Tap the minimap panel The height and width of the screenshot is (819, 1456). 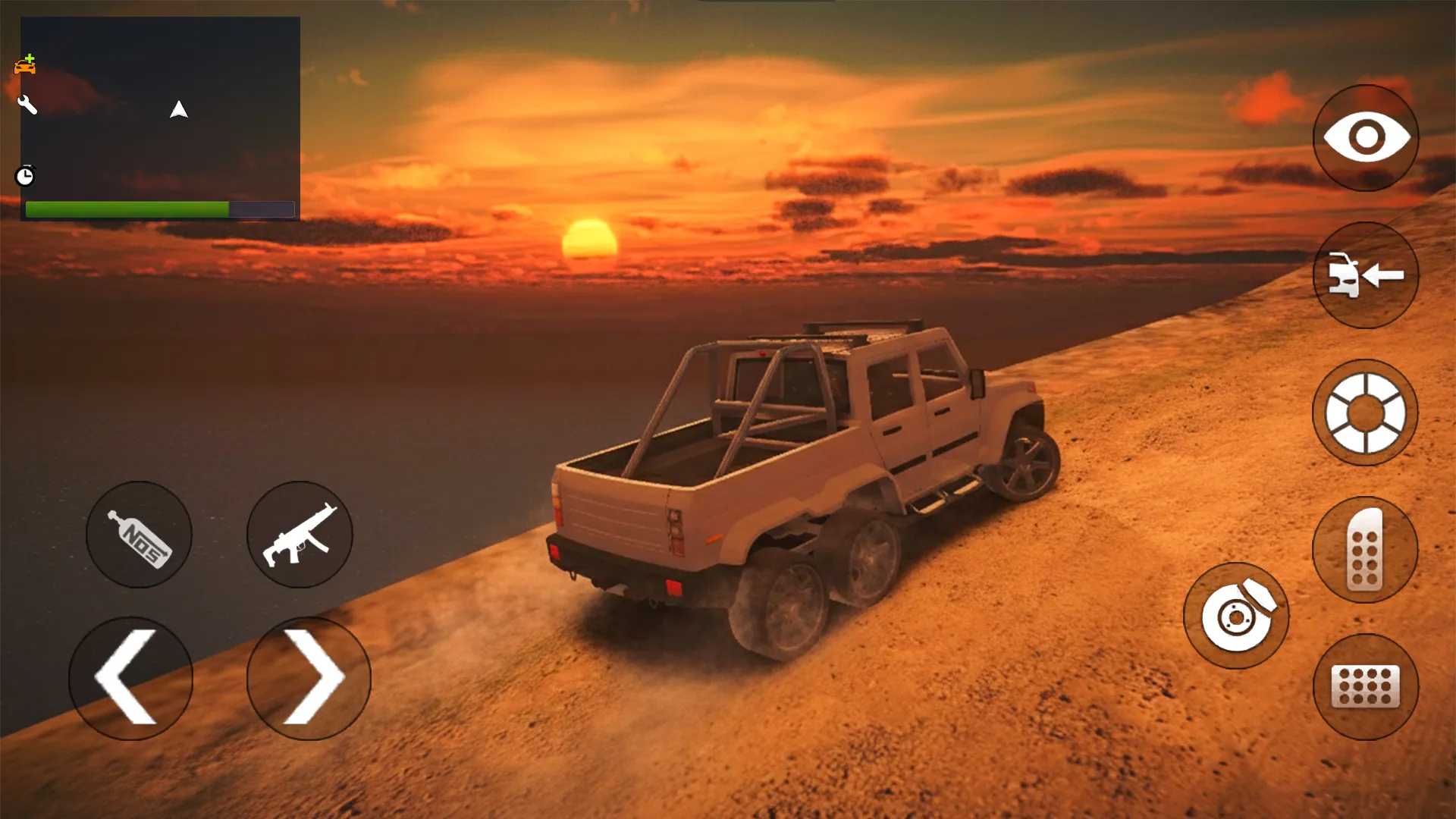[161, 114]
